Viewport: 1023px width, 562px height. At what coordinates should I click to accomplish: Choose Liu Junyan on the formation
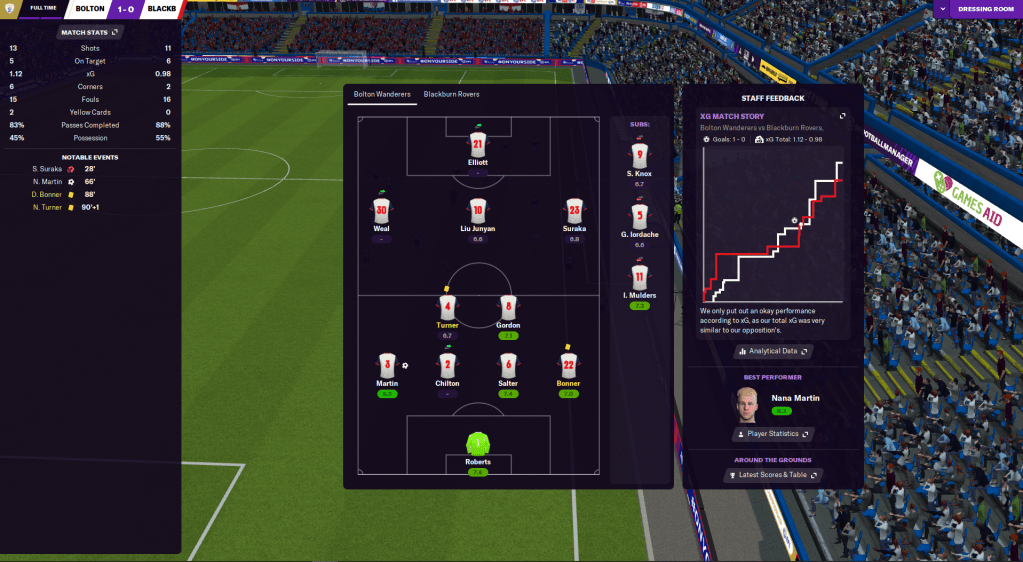pyautogui.click(x=478, y=211)
